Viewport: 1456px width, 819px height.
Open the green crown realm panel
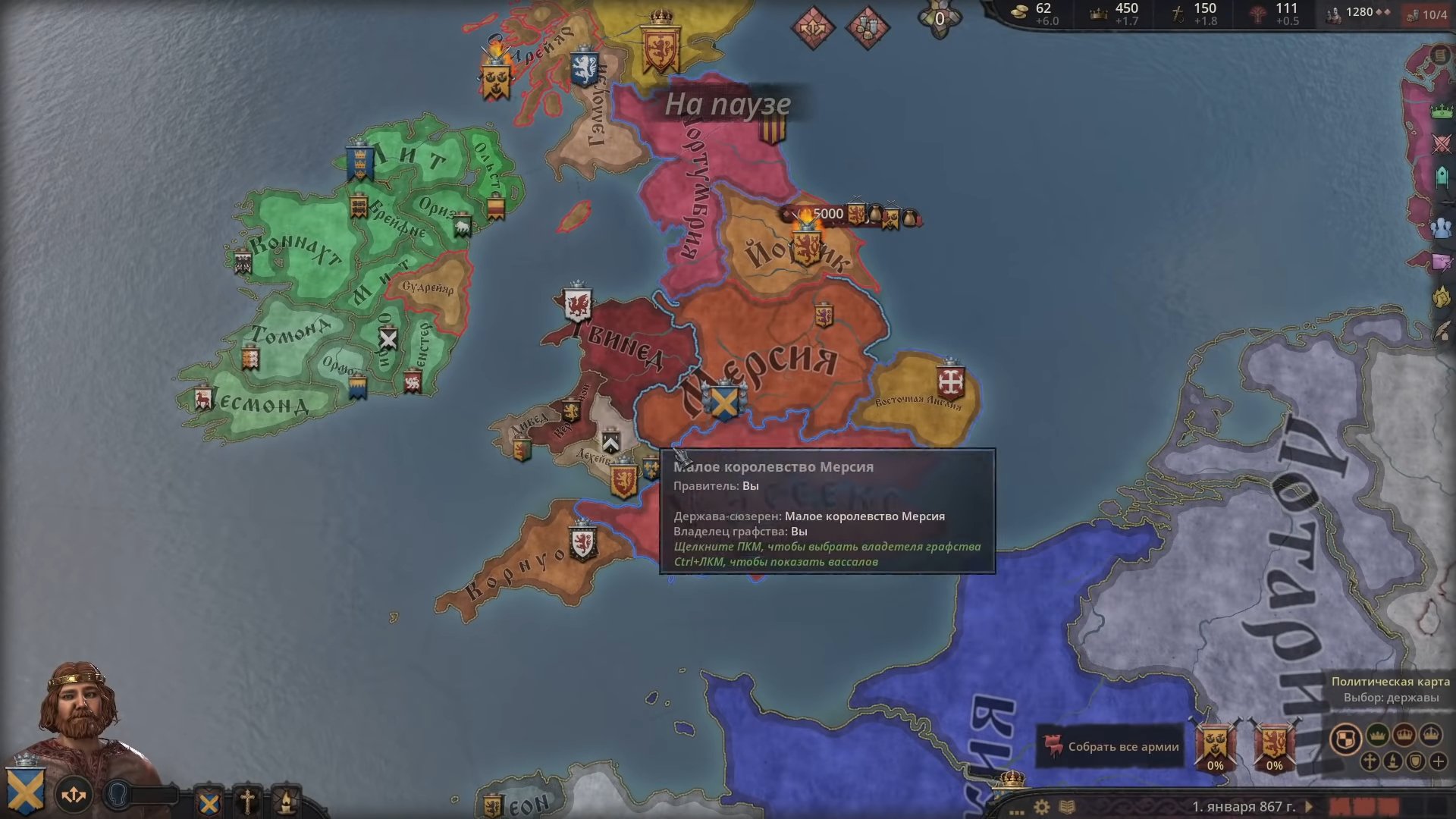tap(1442, 111)
